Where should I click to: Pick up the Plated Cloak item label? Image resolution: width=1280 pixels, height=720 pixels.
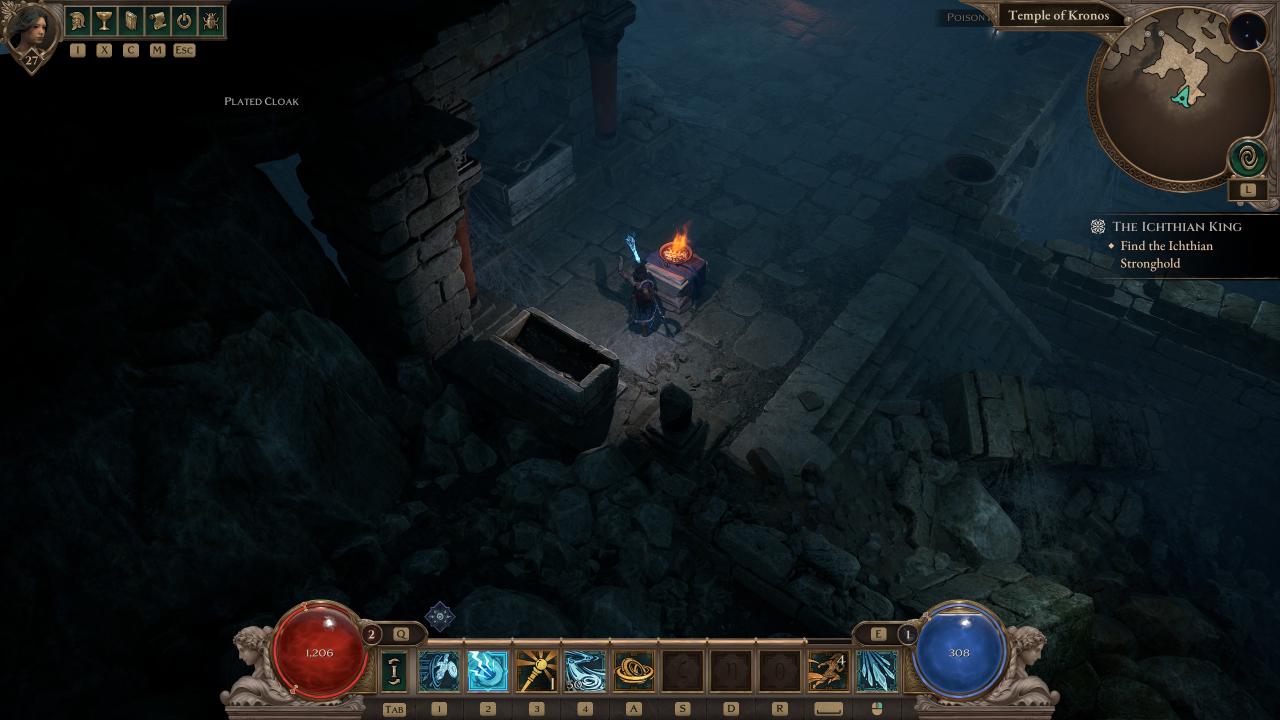point(261,101)
